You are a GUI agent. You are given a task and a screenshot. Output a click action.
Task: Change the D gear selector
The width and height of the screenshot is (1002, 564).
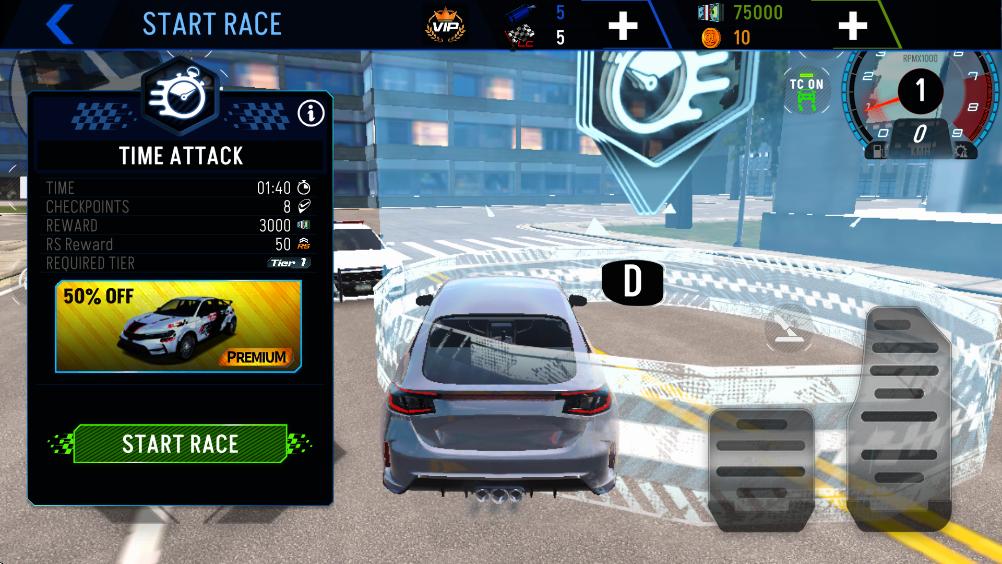[632, 281]
